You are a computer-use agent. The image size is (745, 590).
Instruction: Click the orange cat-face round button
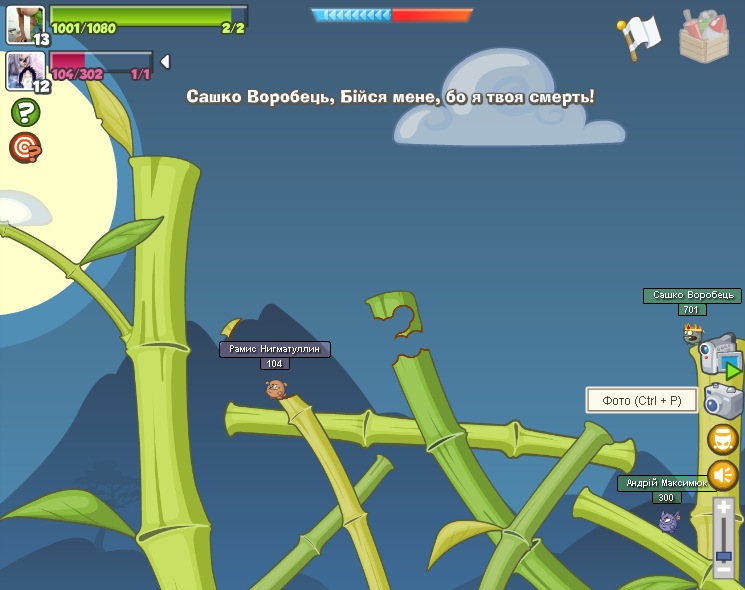tap(723, 439)
